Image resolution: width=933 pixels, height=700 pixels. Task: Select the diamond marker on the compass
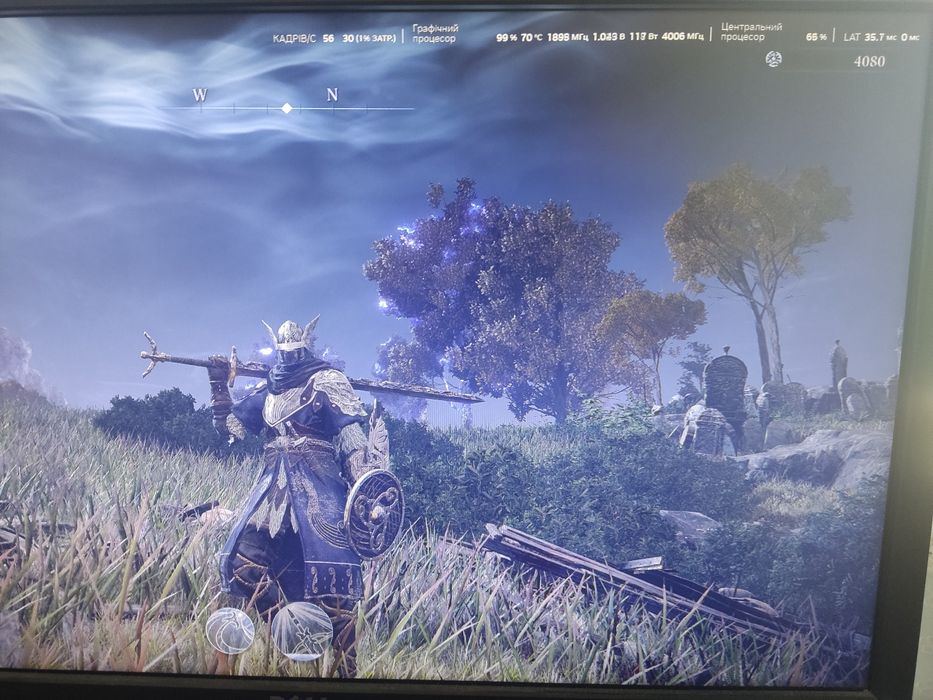[x=287, y=108]
